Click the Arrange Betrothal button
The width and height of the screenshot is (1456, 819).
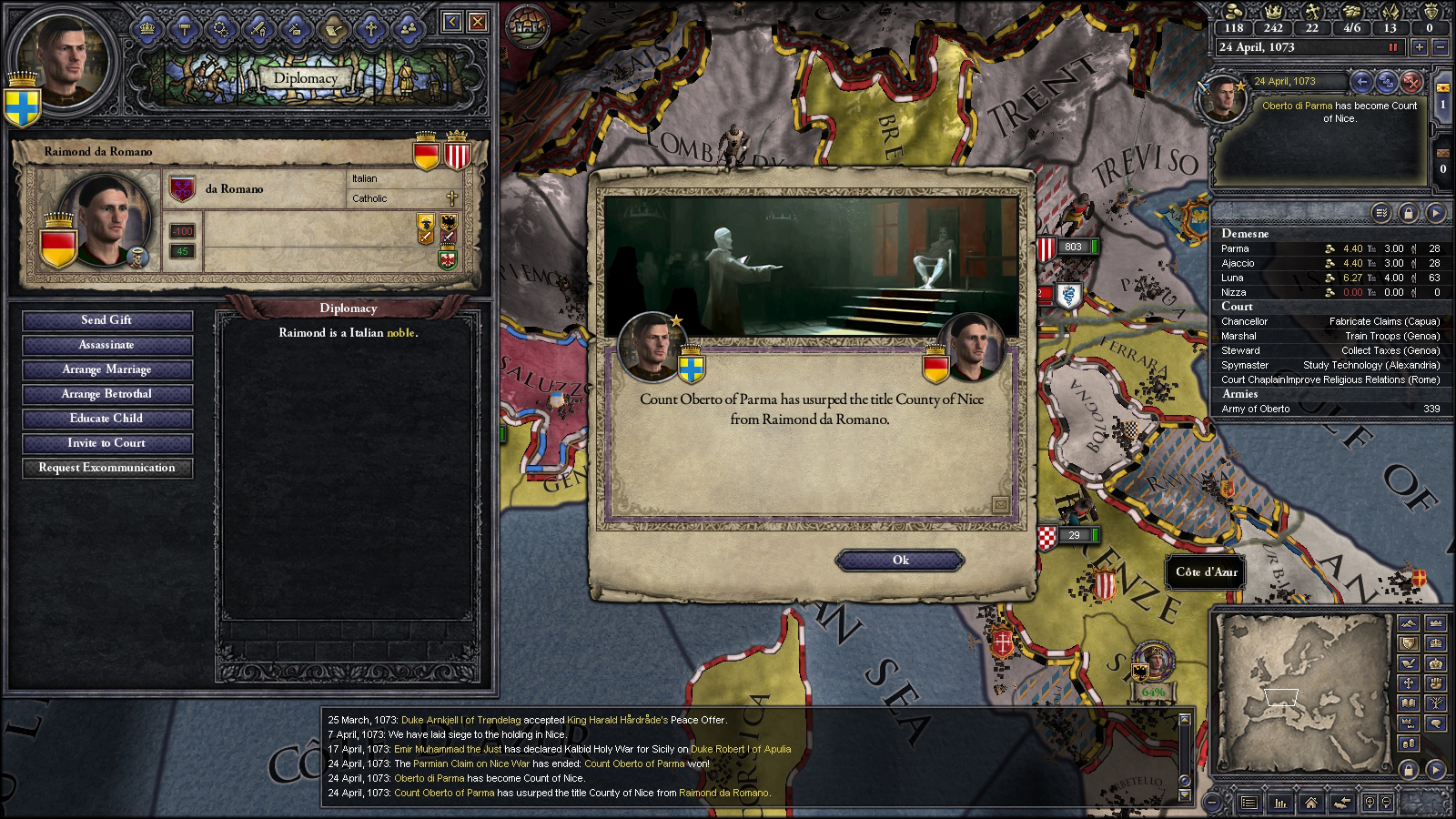click(107, 394)
